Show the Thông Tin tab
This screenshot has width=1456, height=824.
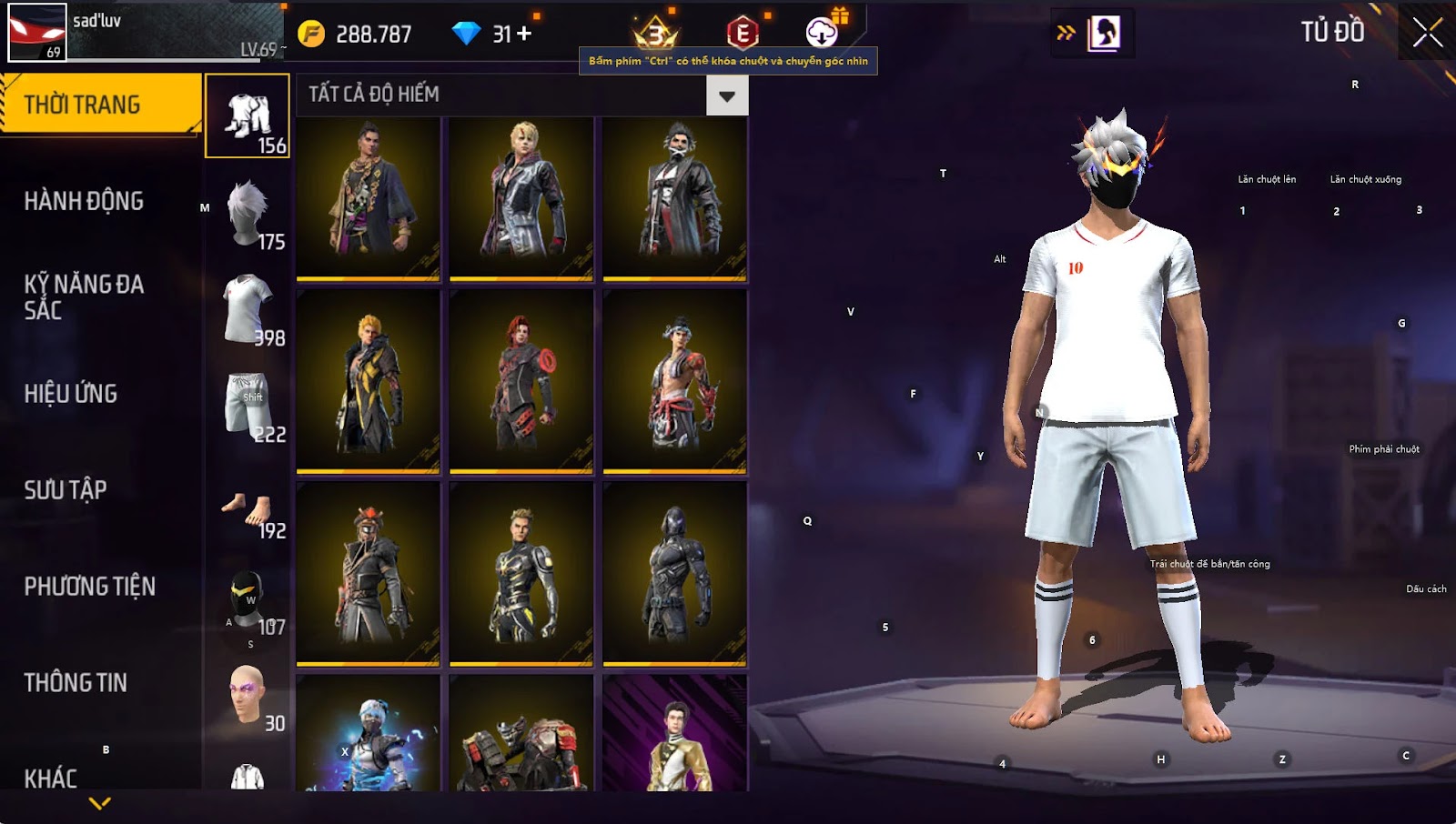76,683
